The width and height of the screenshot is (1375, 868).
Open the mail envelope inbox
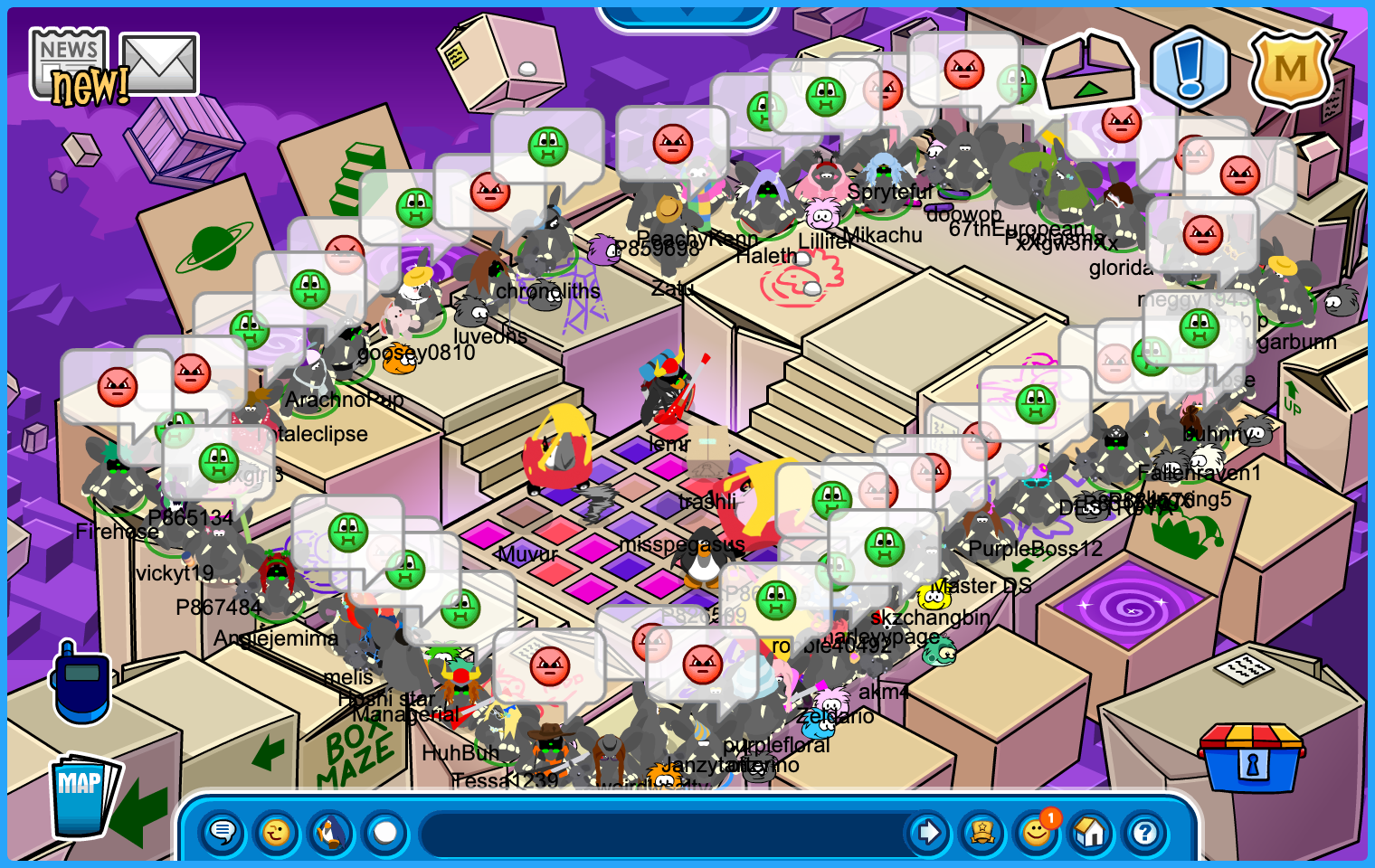point(160,63)
